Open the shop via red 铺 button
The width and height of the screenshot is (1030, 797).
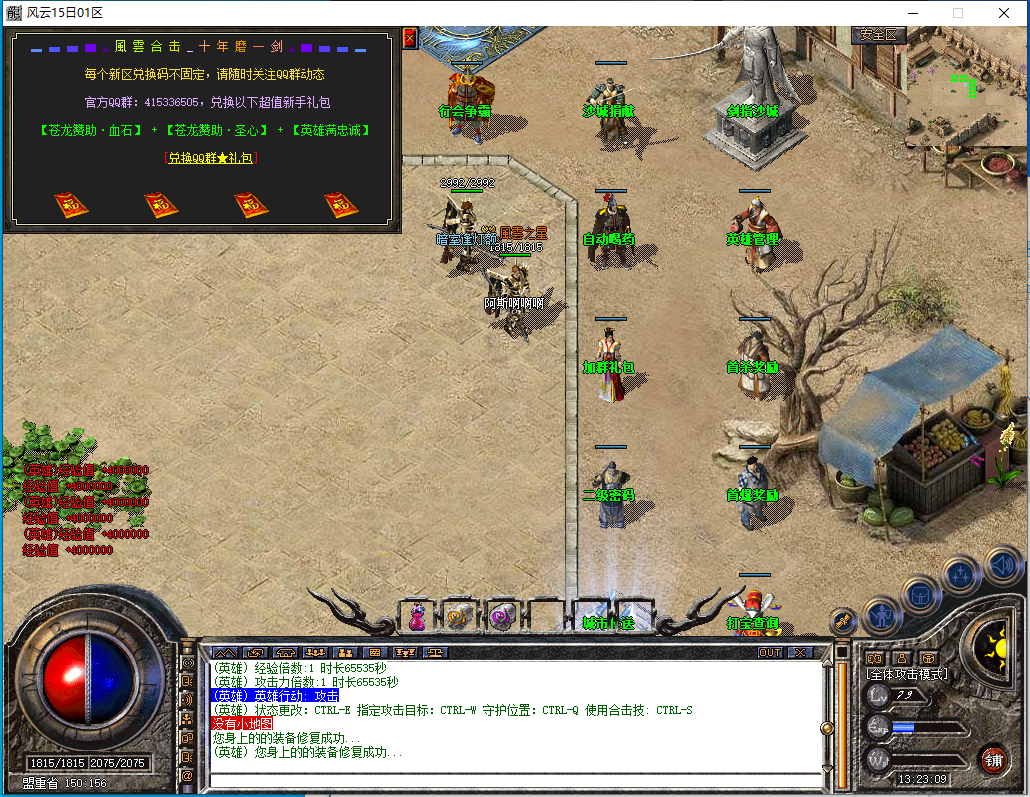(993, 758)
